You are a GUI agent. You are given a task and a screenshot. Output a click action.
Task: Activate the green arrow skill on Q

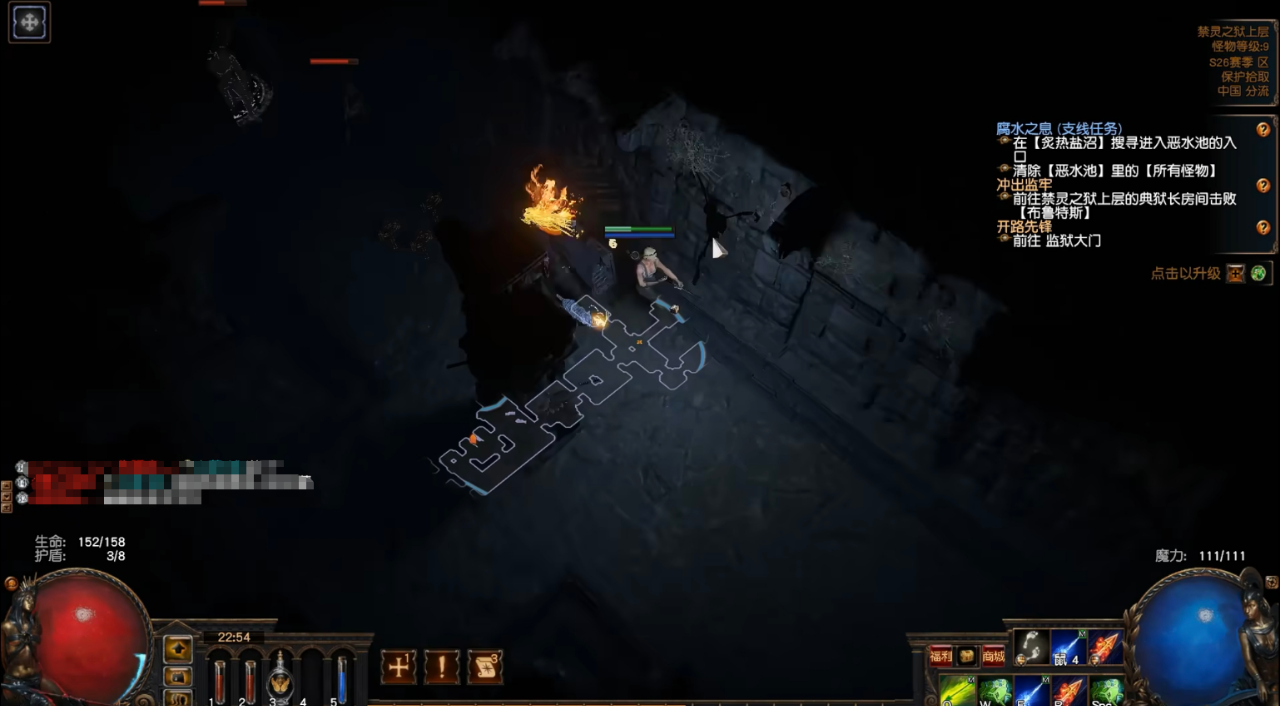957,691
